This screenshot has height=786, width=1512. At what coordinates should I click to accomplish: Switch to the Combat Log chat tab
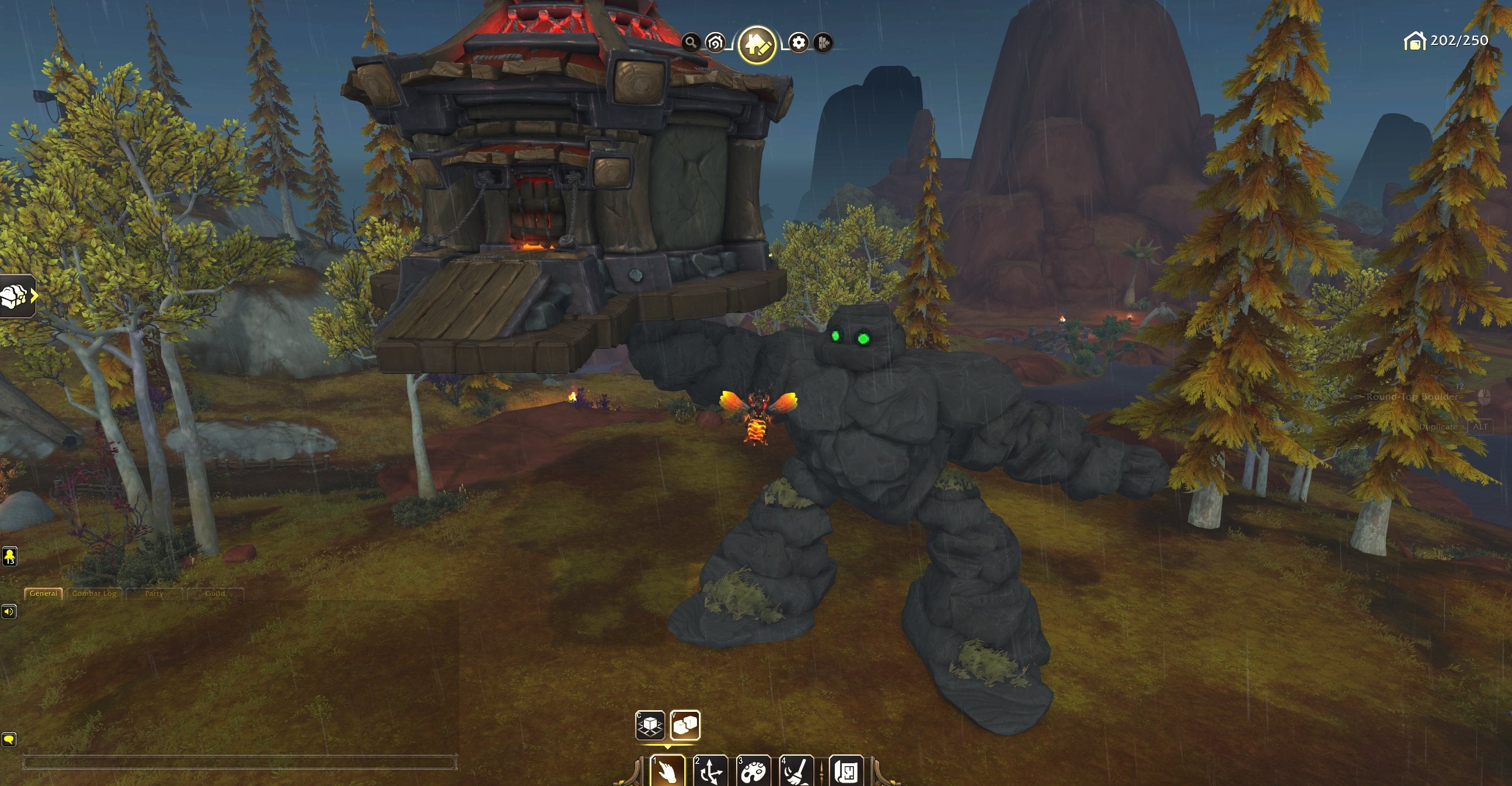point(96,593)
